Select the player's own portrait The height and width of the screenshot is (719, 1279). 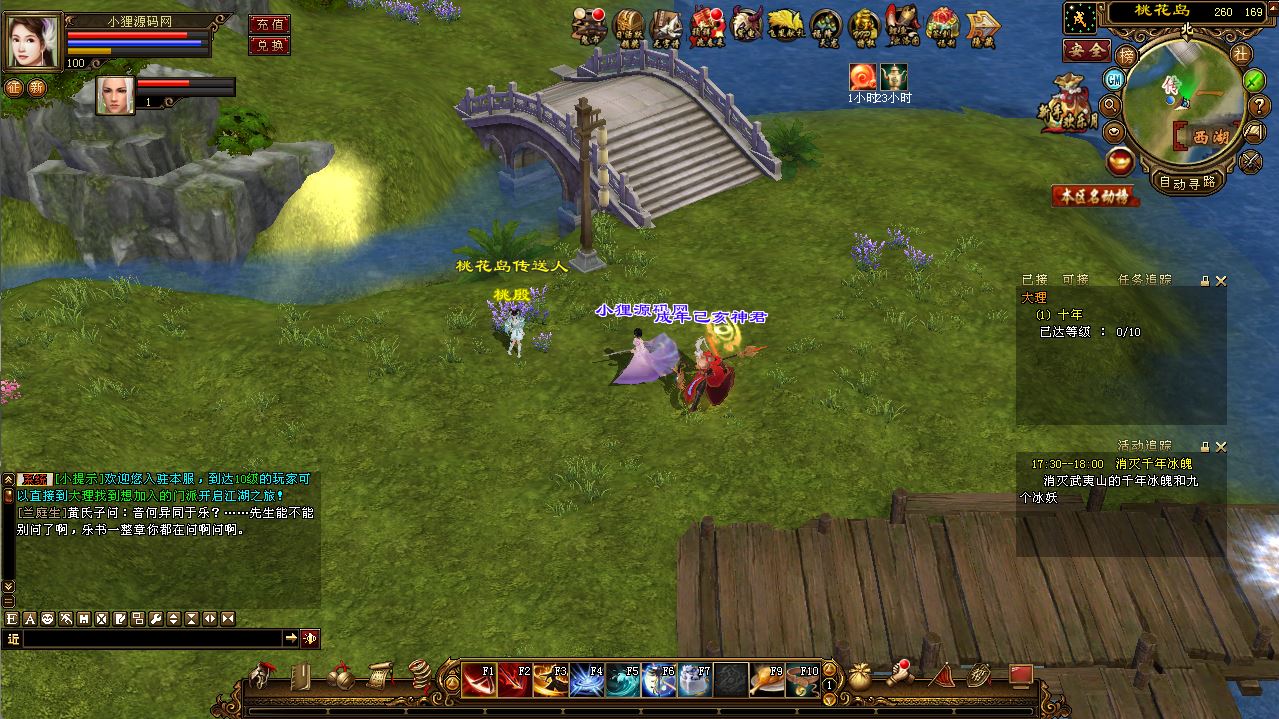[32, 40]
